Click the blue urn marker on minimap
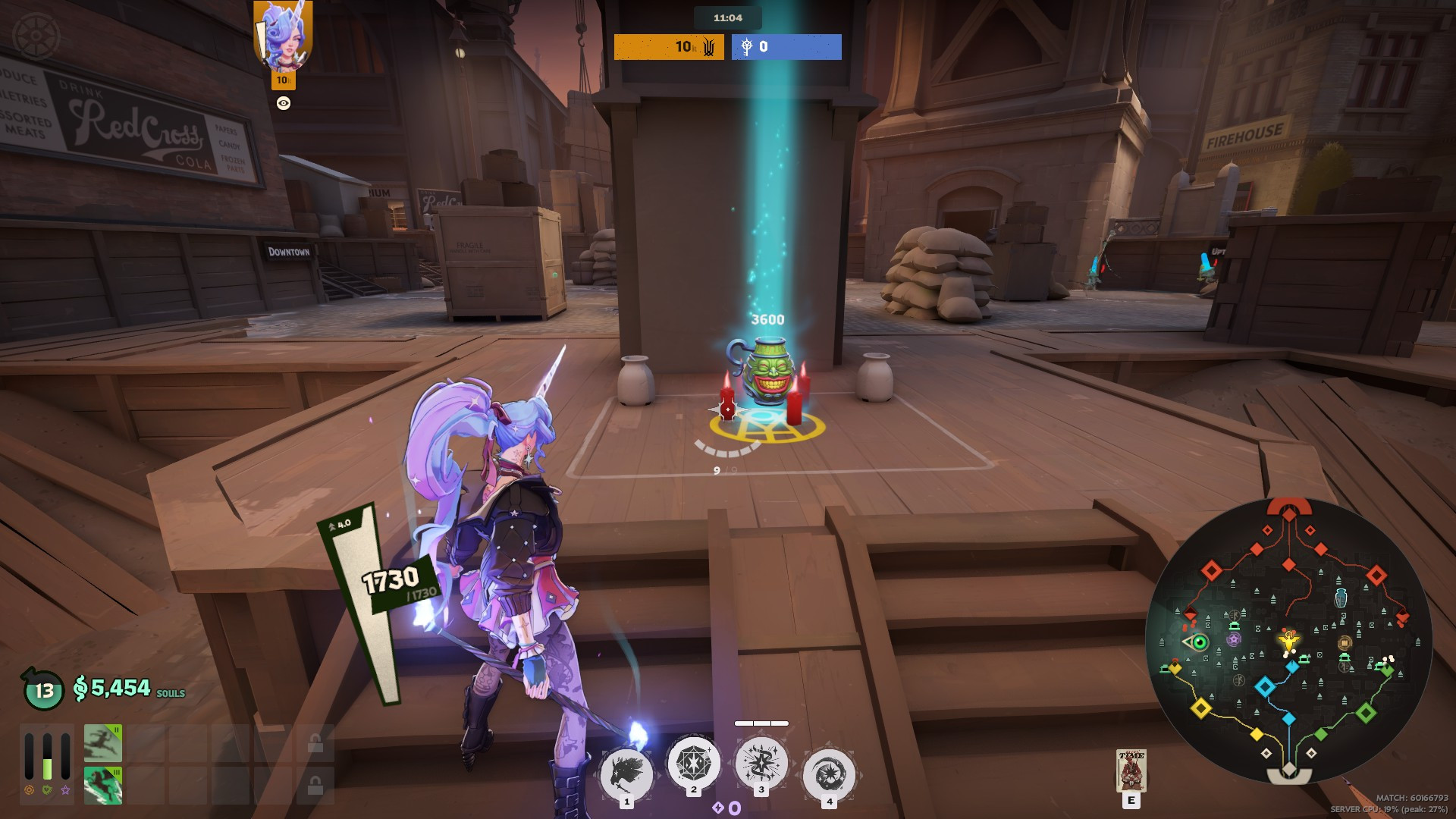Screen dimensions: 1456x819 (x=1341, y=598)
